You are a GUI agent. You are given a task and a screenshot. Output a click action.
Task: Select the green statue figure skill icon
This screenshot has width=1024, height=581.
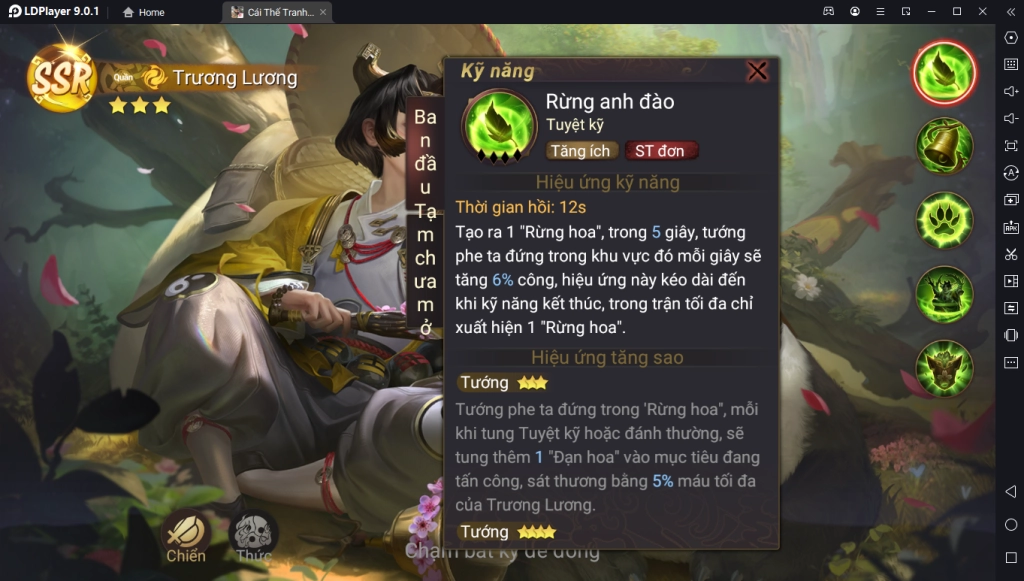(x=944, y=294)
